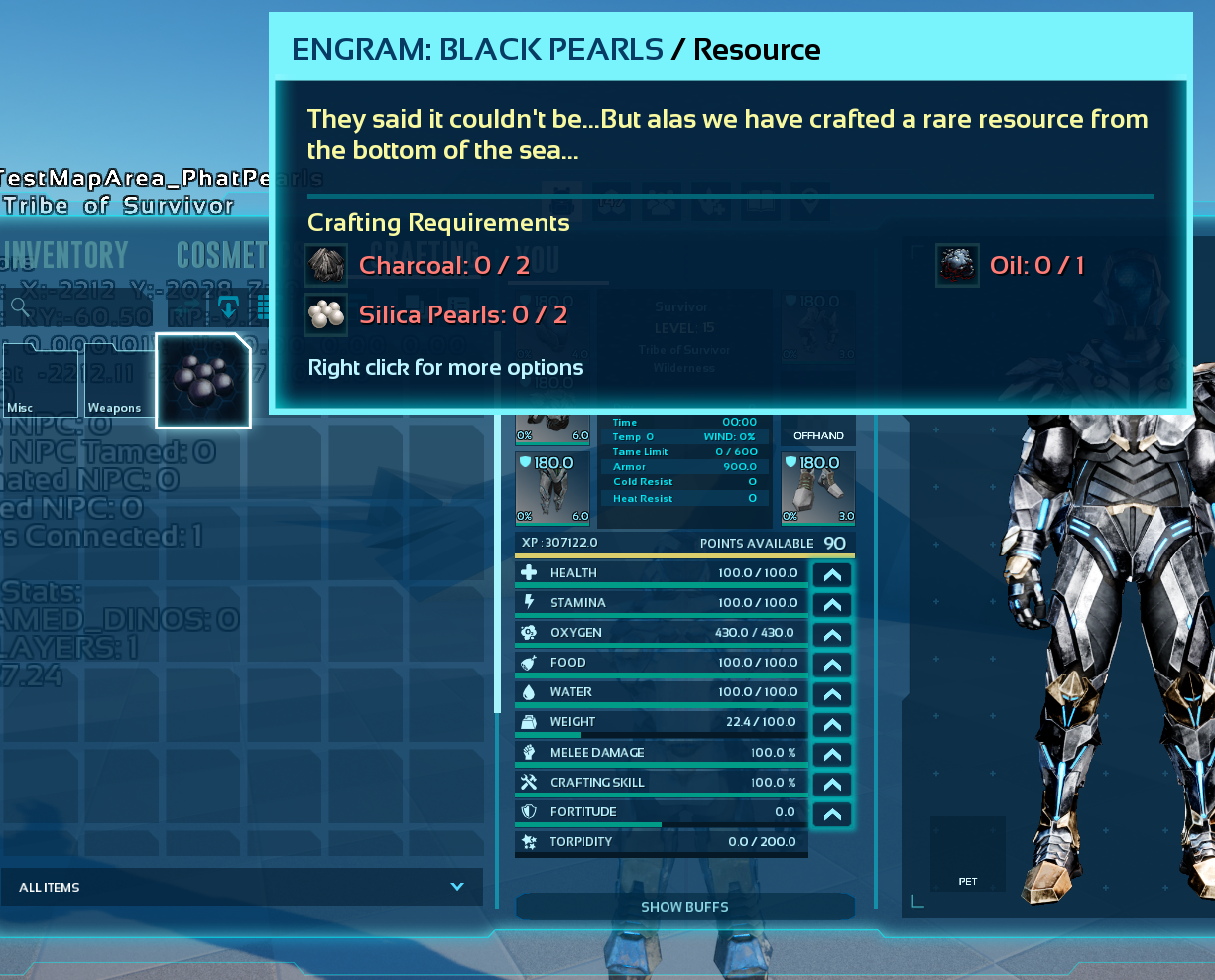The image size is (1215, 980).
Task: Upgrade the Weight stat
Action: pyautogui.click(x=832, y=724)
